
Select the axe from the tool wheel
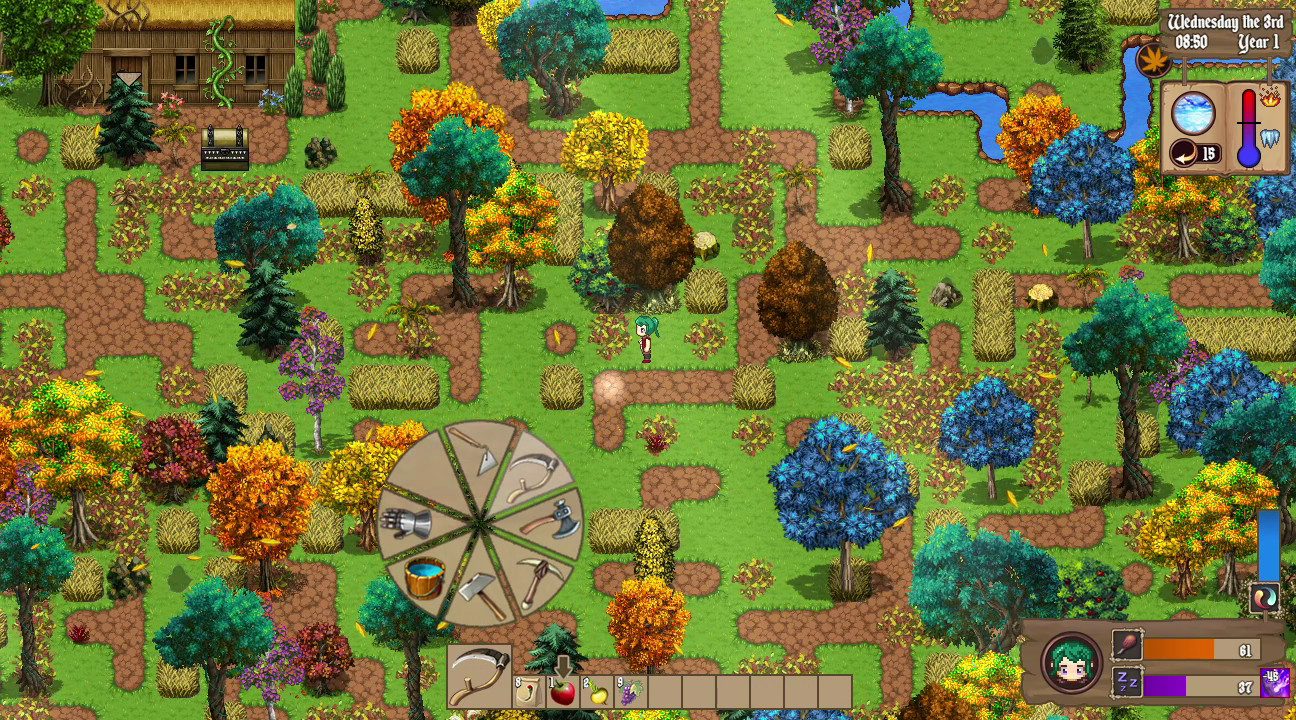pos(549,522)
